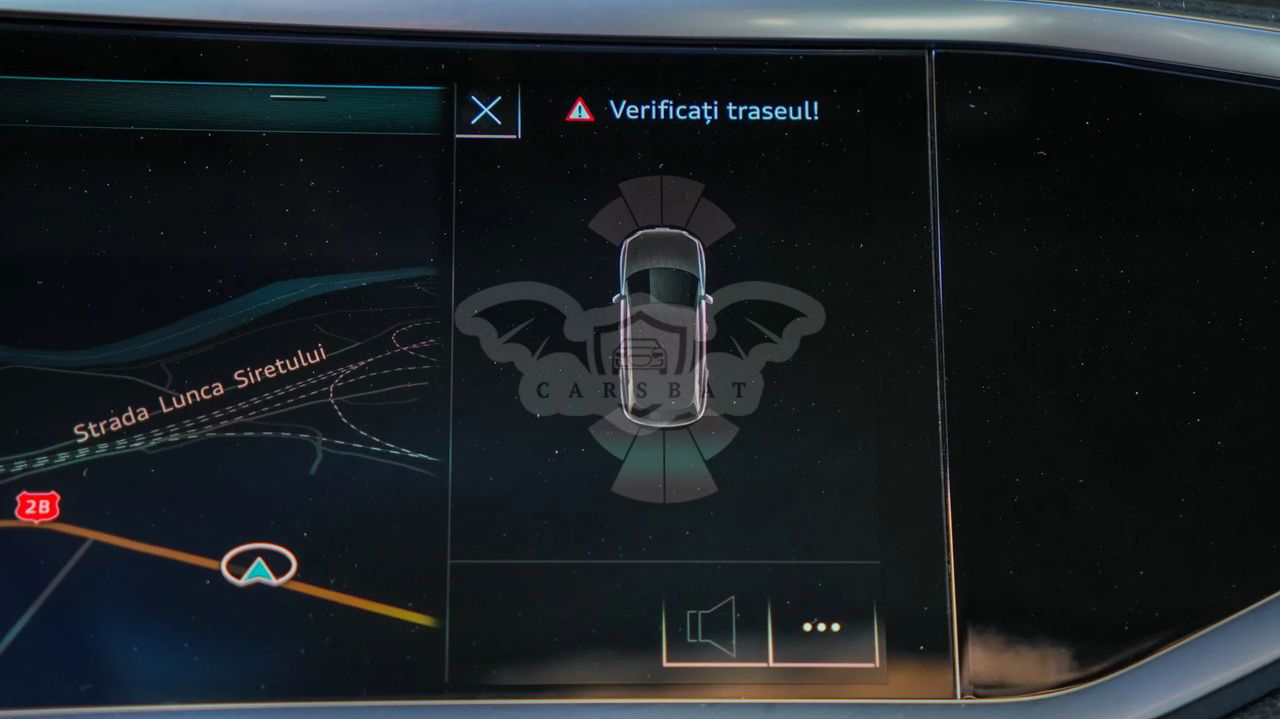Open the three-dots more options button

(822, 628)
